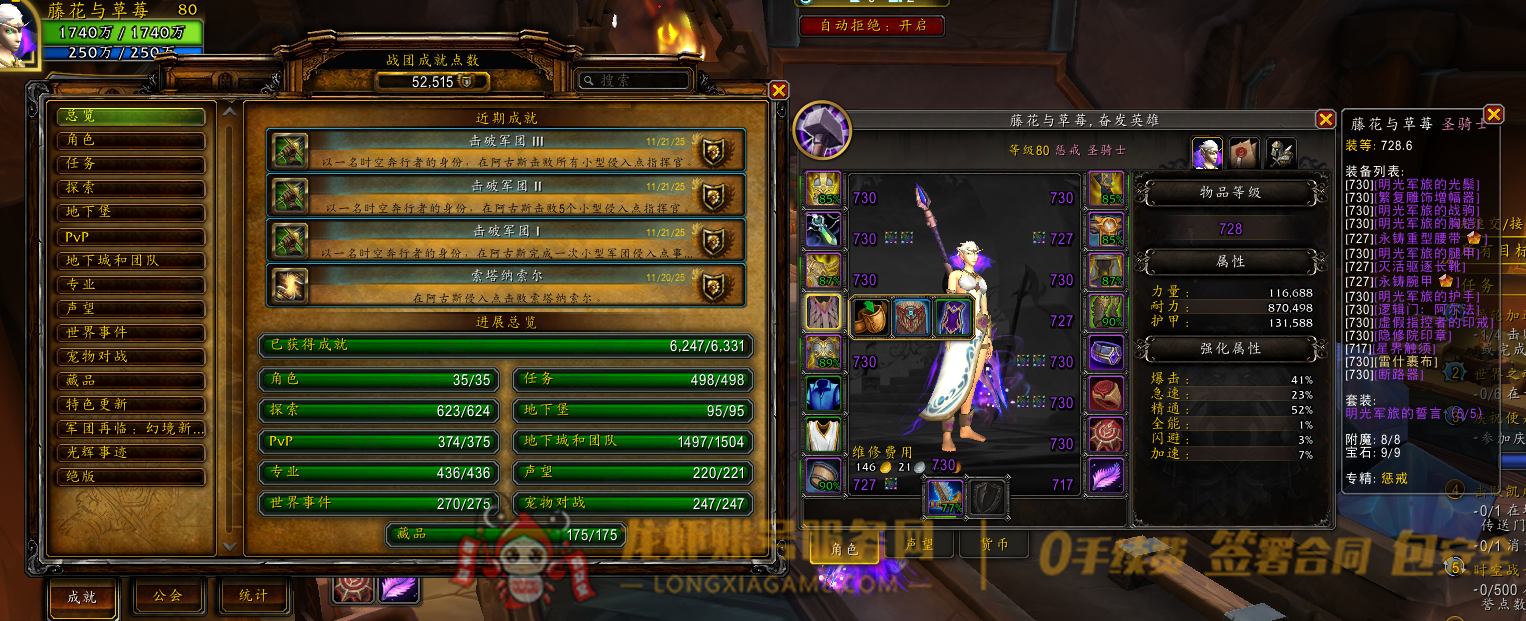Open the 绝版 legacy category
Screen dimensions: 1526x621
[131, 476]
